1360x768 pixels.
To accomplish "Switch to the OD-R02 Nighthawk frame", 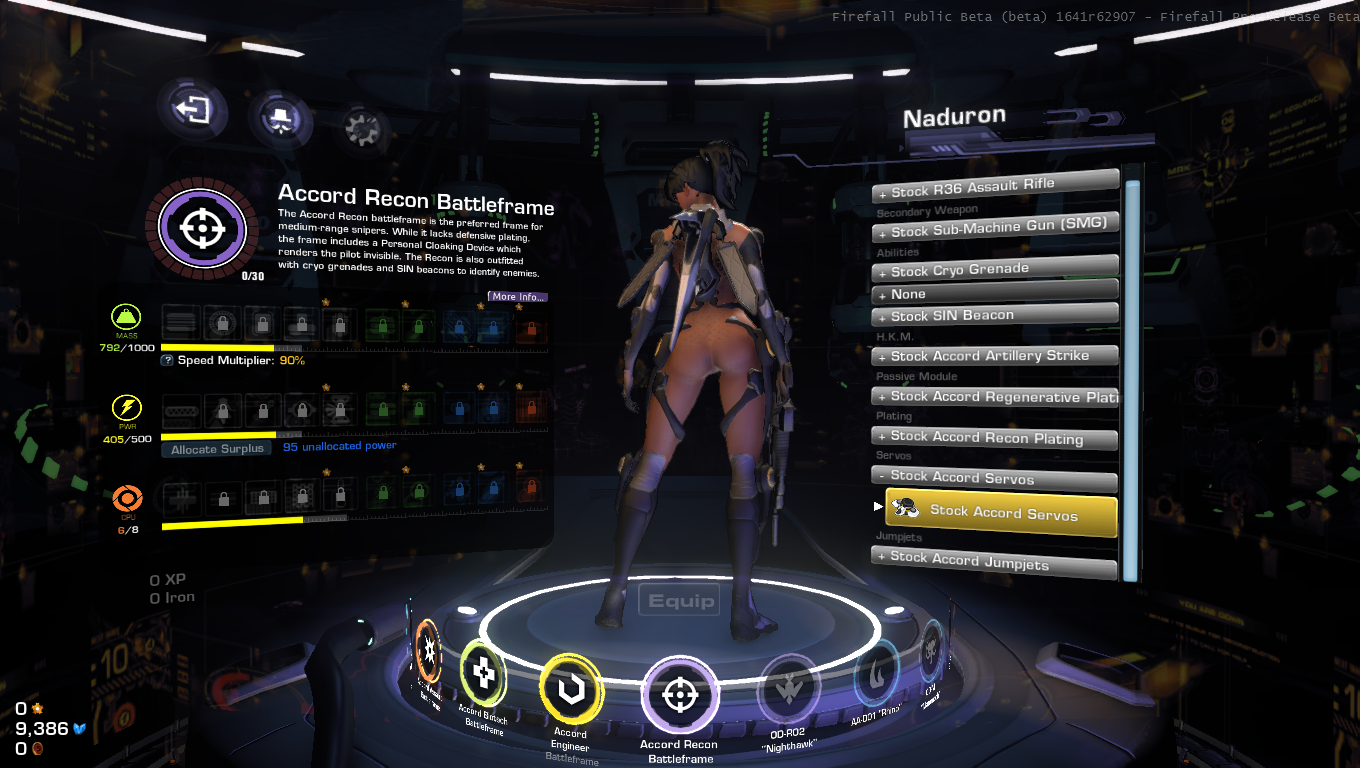I will coord(789,691).
